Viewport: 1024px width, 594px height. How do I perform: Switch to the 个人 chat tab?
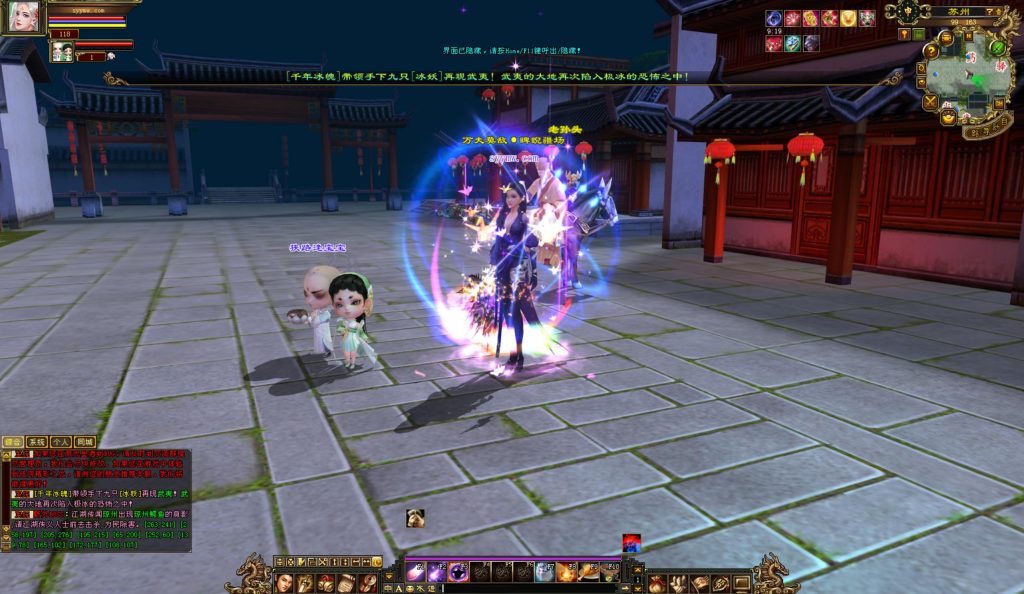[60, 441]
